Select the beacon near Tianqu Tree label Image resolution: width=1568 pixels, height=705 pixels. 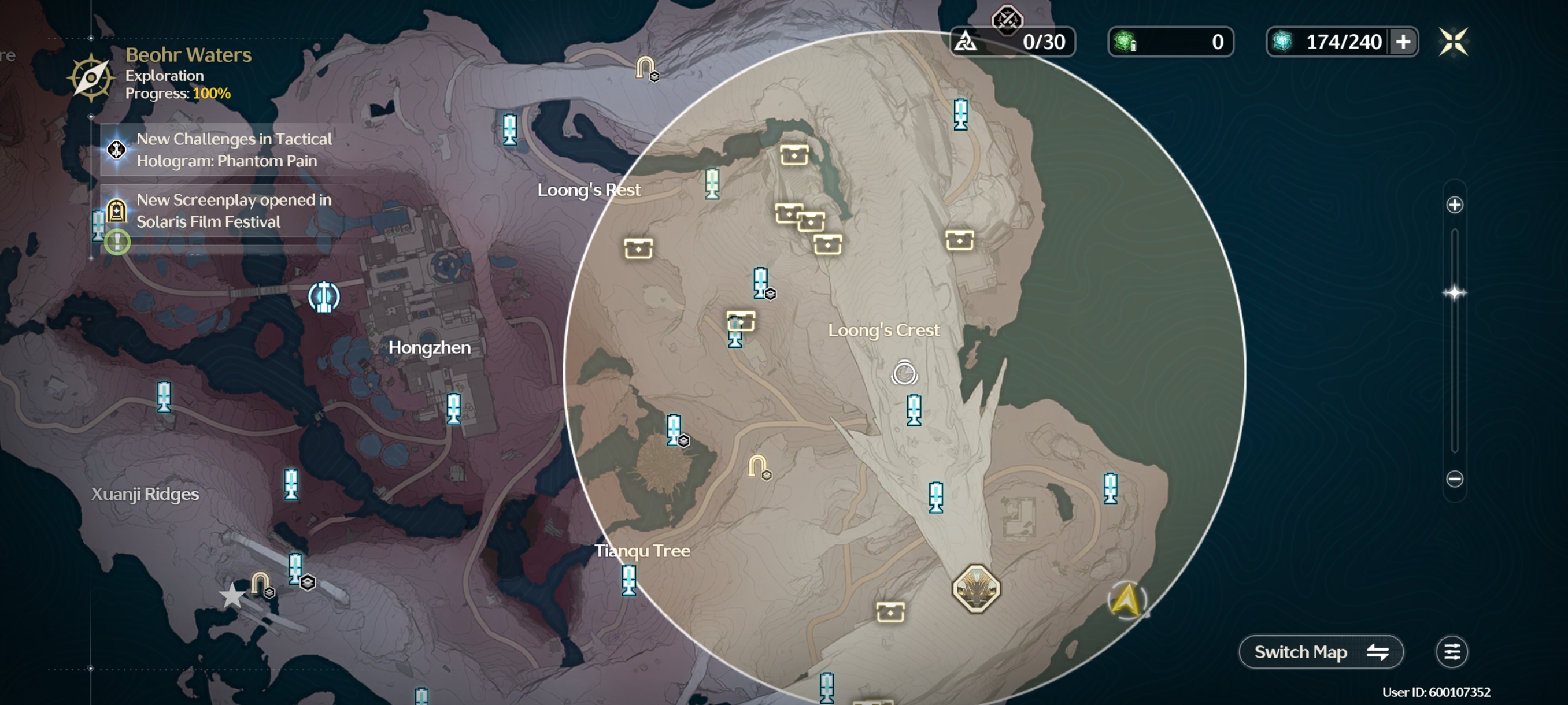coord(629,578)
